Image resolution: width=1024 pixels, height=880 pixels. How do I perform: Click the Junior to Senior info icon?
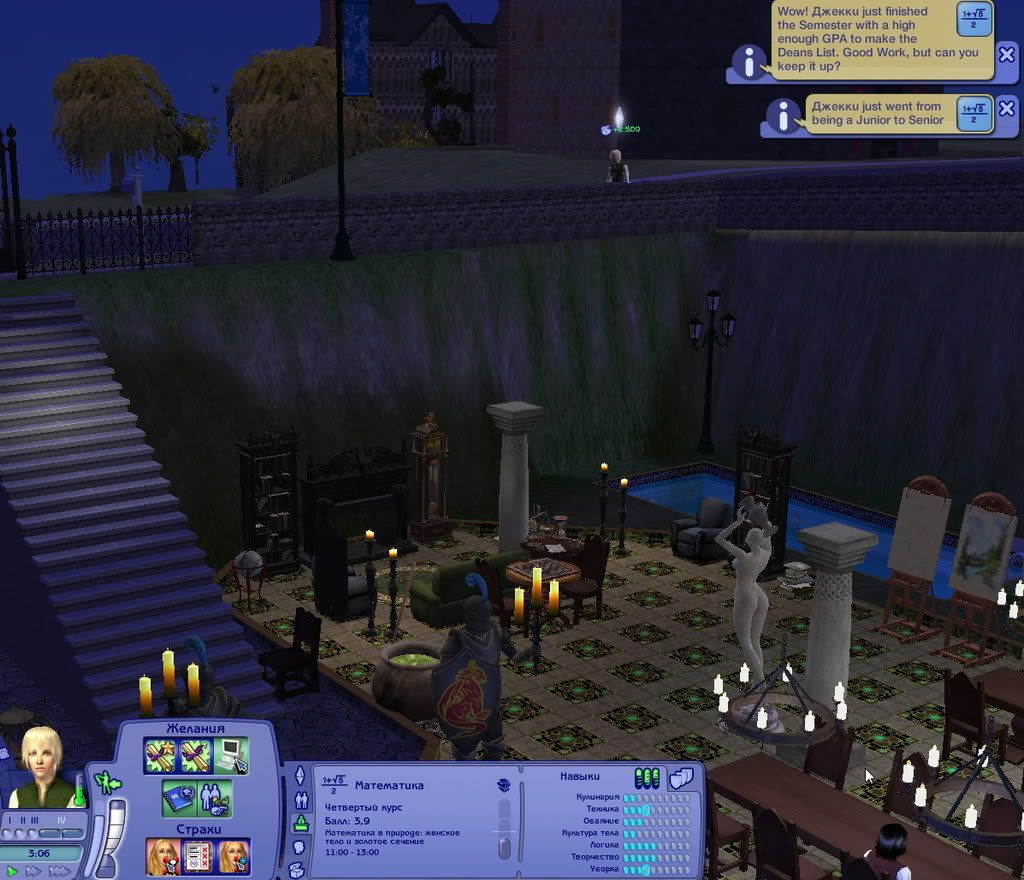783,117
